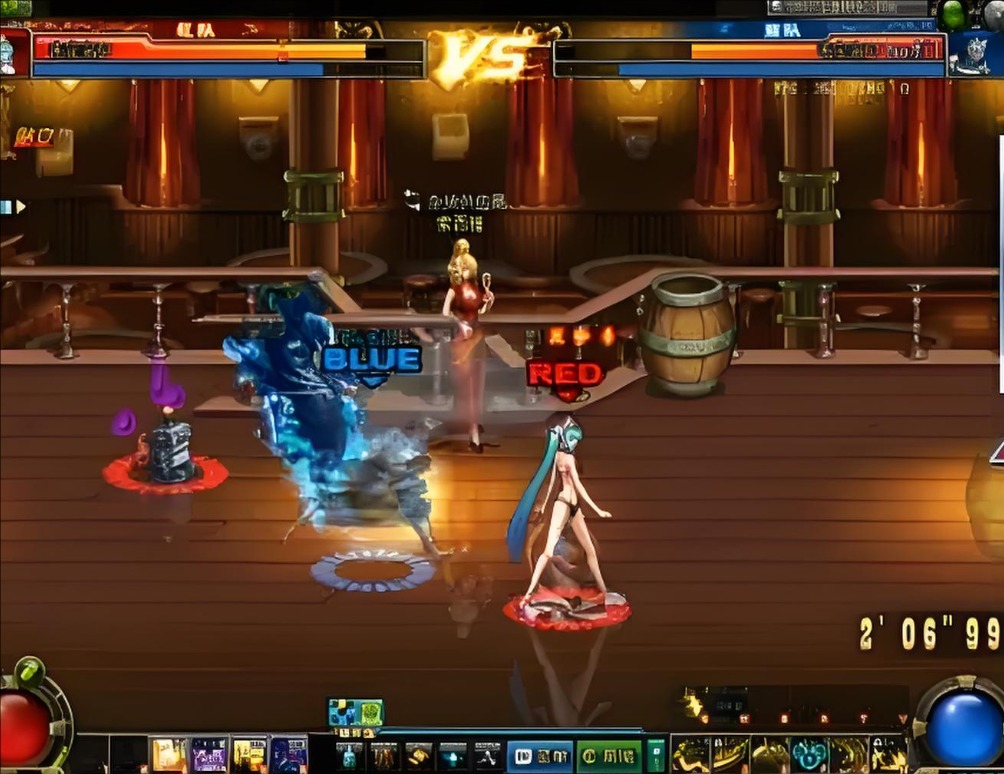This screenshot has width=1004, height=774.
Task: Activate the cyan spiral skill icon
Action: coord(808,755)
